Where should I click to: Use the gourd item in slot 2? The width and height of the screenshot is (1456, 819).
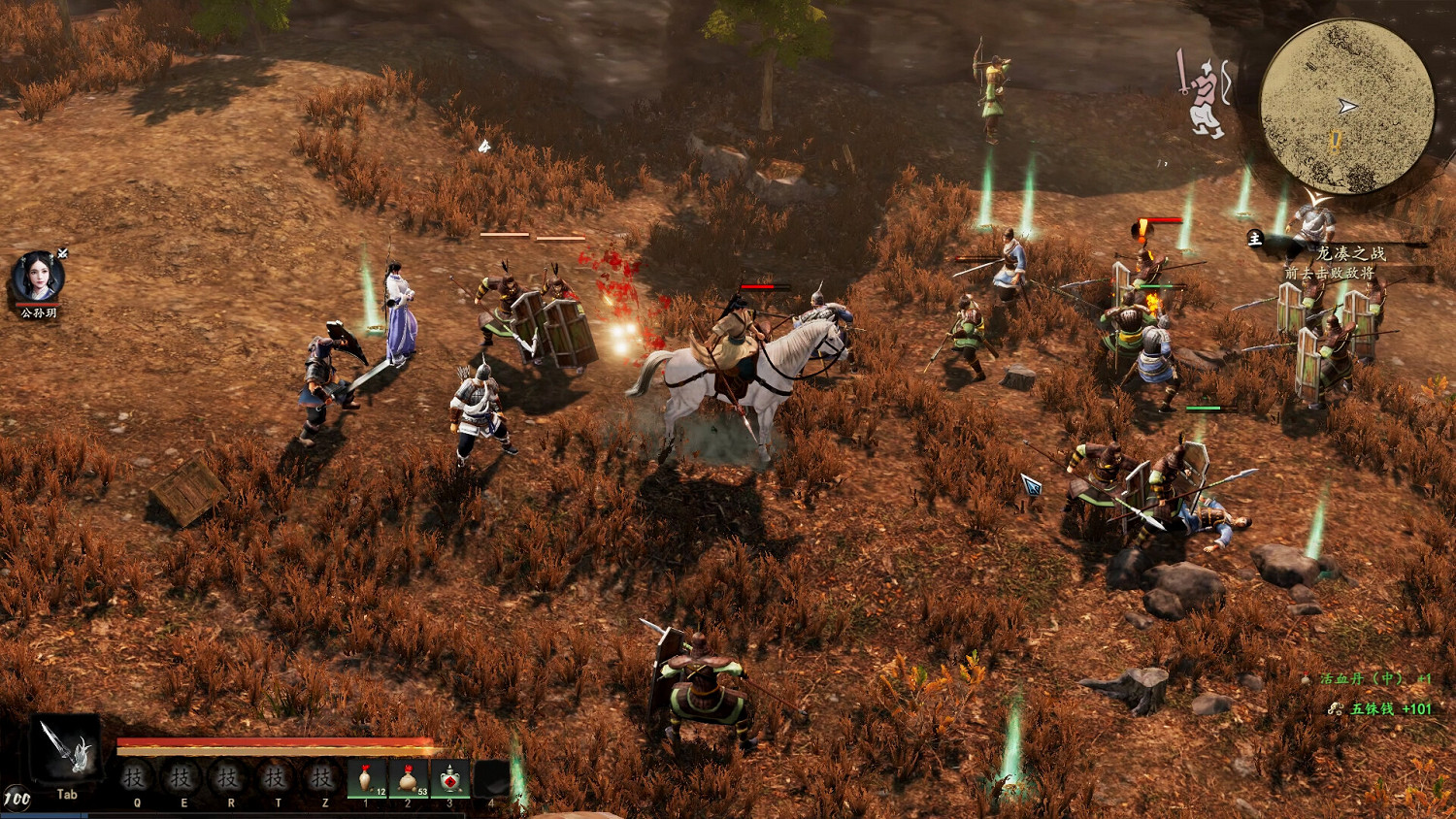[x=408, y=776]
